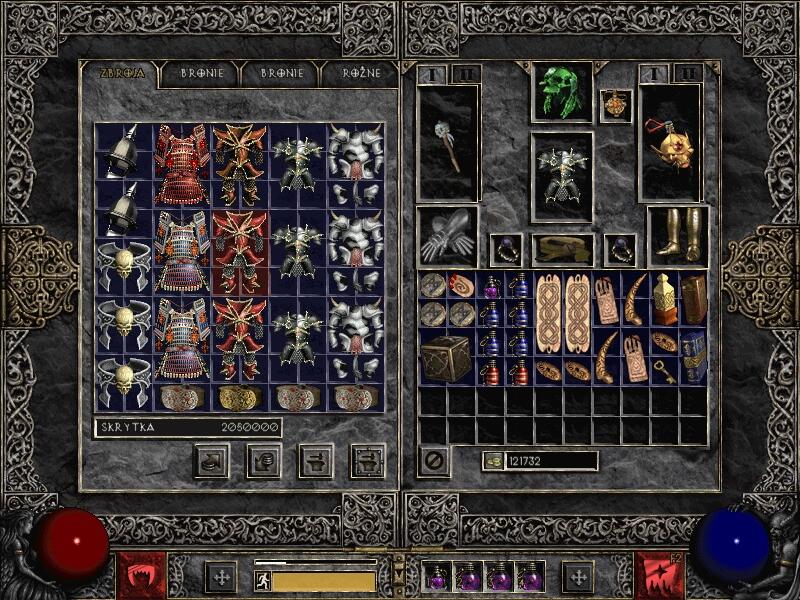Pick up the Horadric Cube in inventory
The height and width of the screenshot is (600, 800).
(446, 357)
